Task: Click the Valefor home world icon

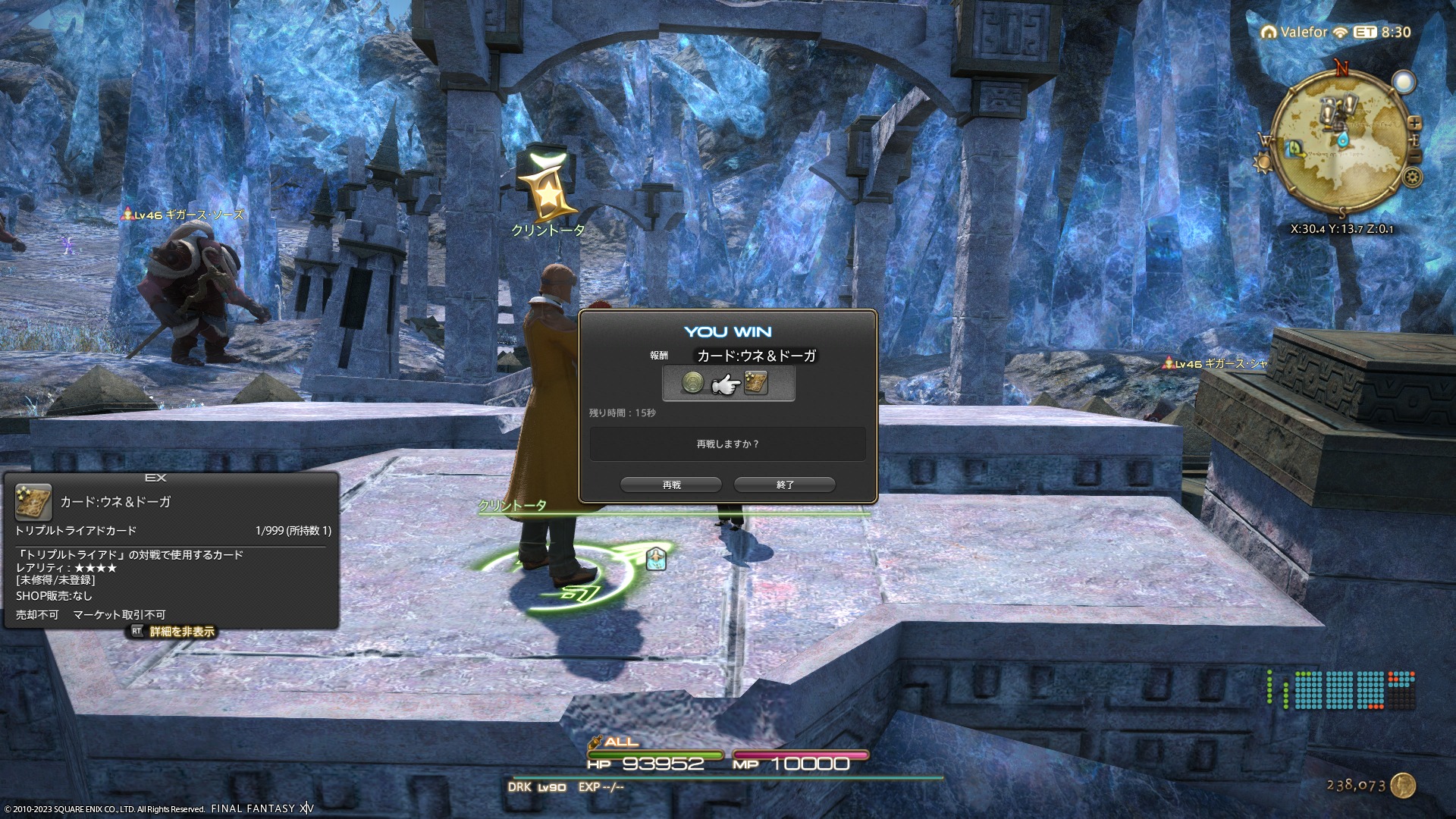Action: coord(1269,32)
